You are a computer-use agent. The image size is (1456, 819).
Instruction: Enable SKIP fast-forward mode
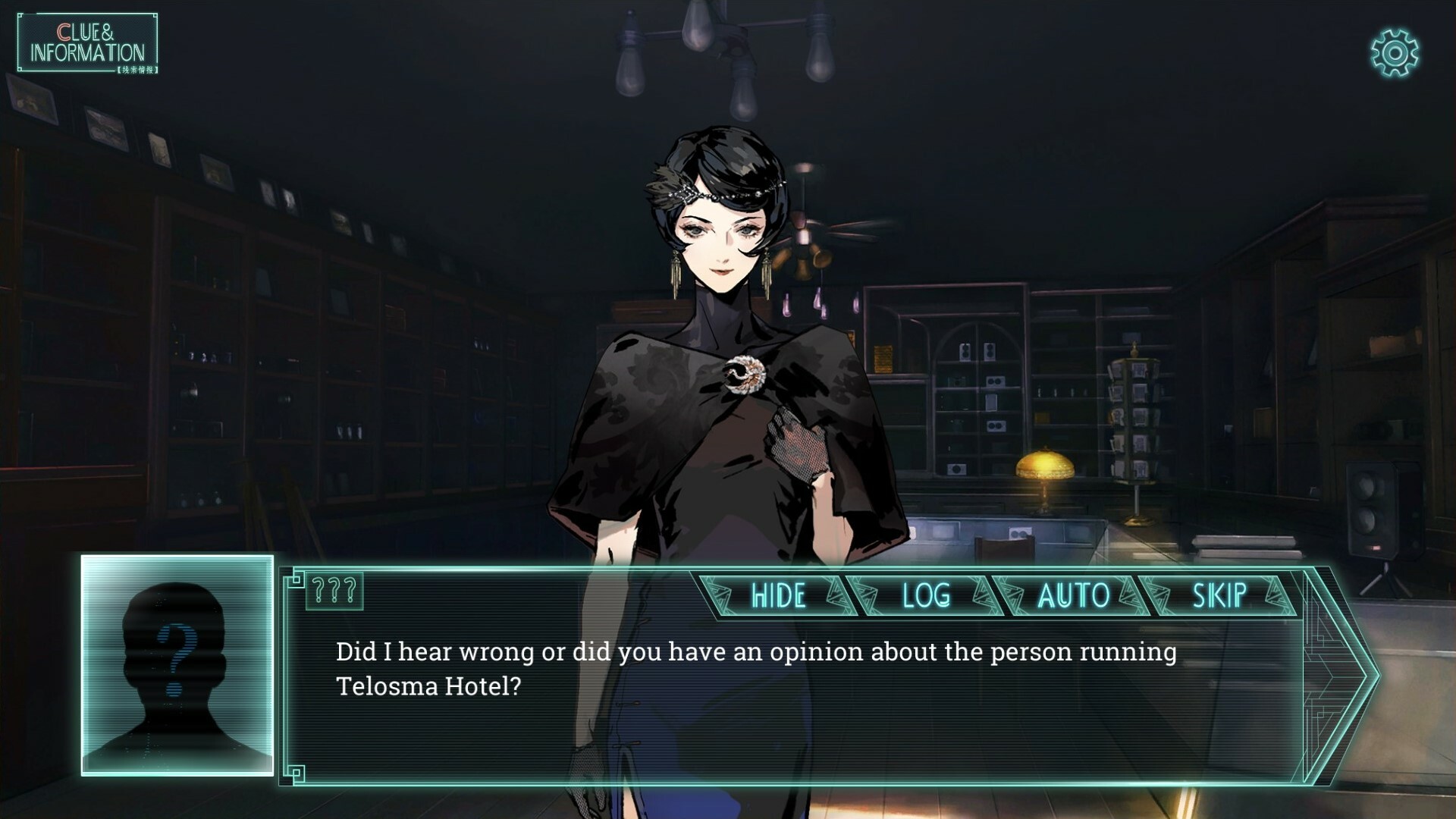pyautogui.click(x=1219, y=597)
